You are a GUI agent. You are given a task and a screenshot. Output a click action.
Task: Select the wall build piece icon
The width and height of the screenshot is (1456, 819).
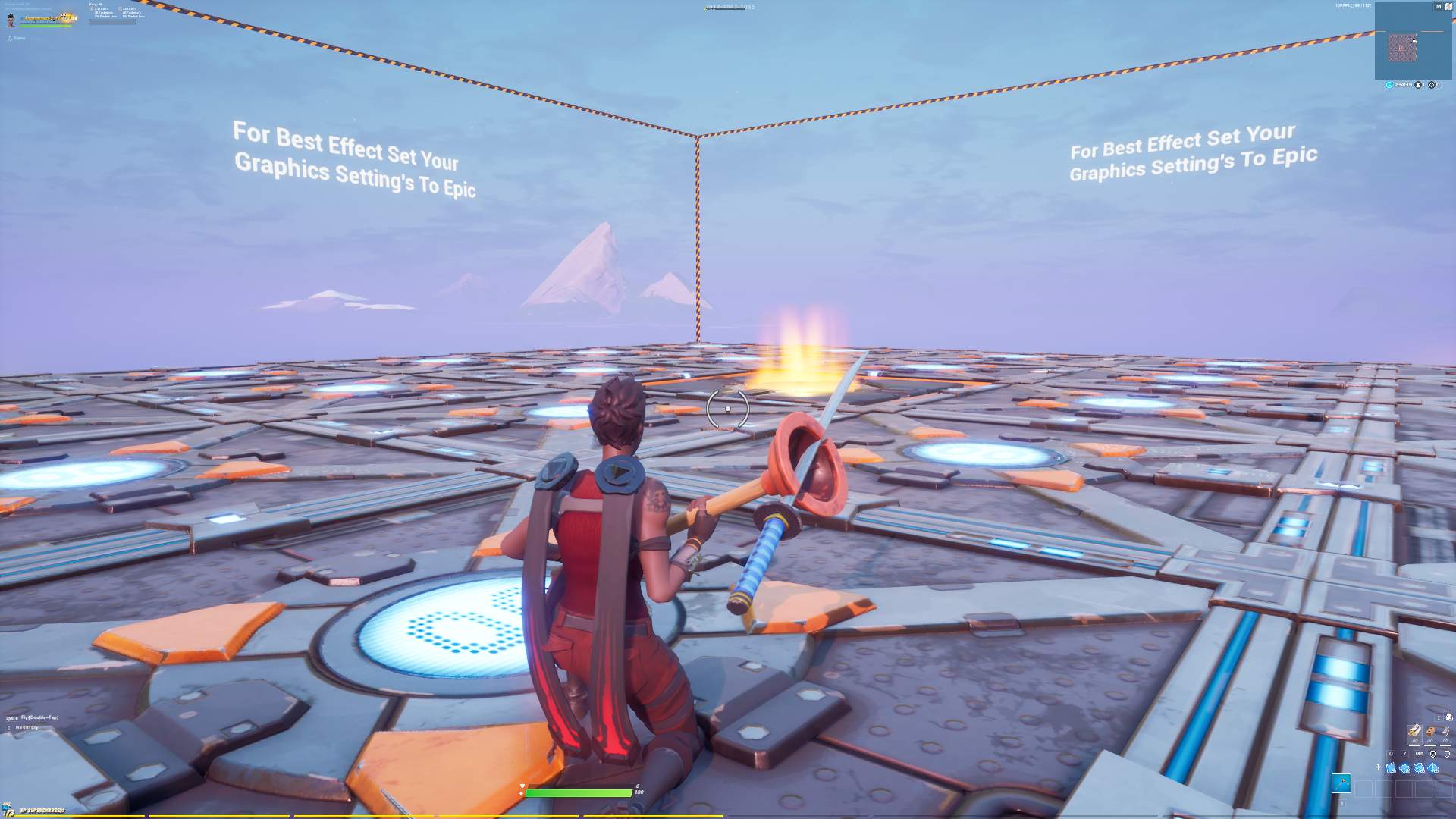tap(1391, 768)
